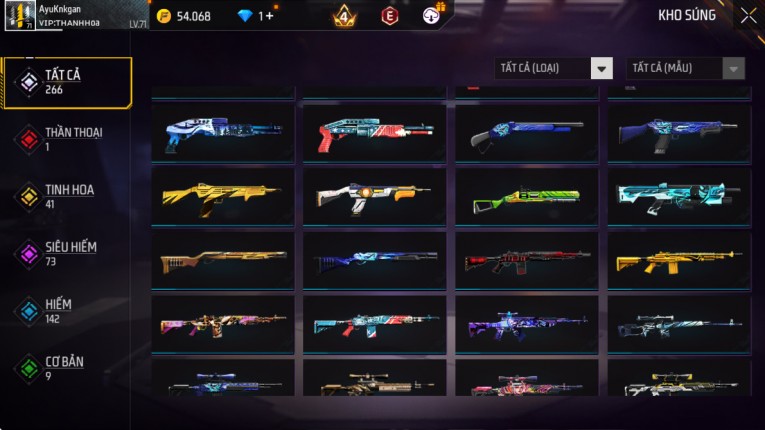Open the Tinh Hoa rarity tab
Viewport: 765px width, 430px height.
tap(67, 195)
